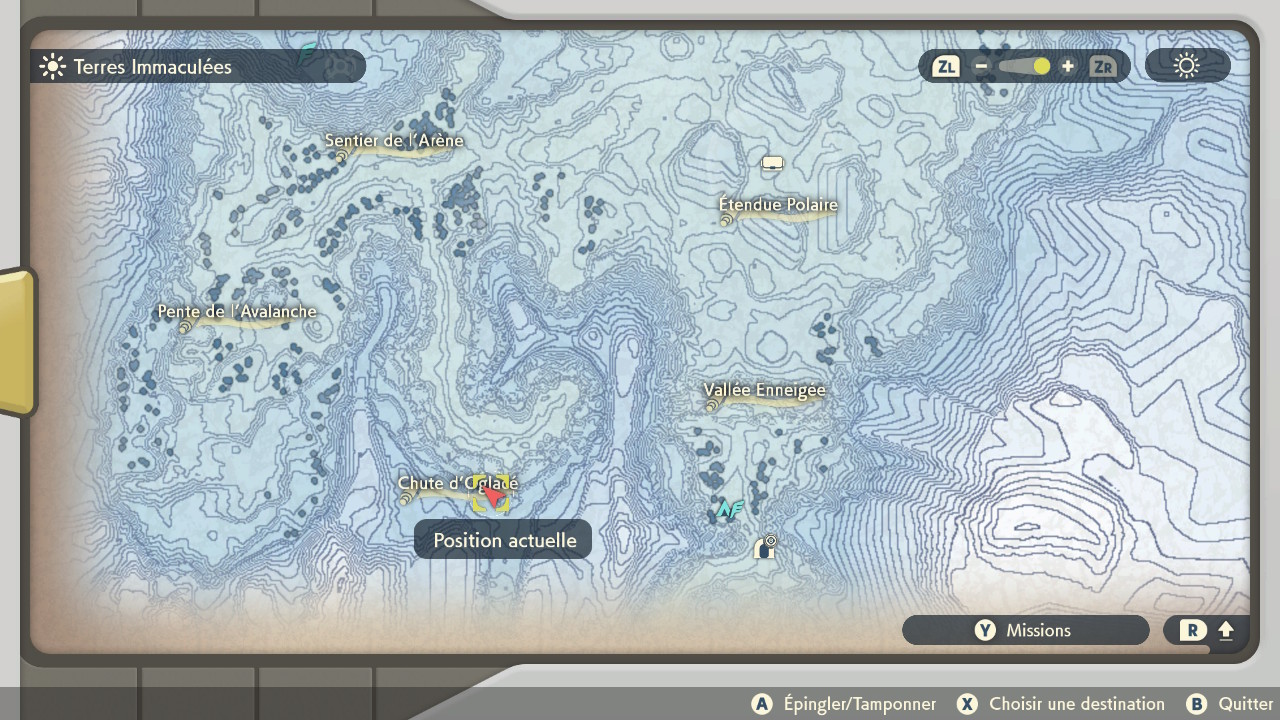Select the character marker at the map's south

765,547
